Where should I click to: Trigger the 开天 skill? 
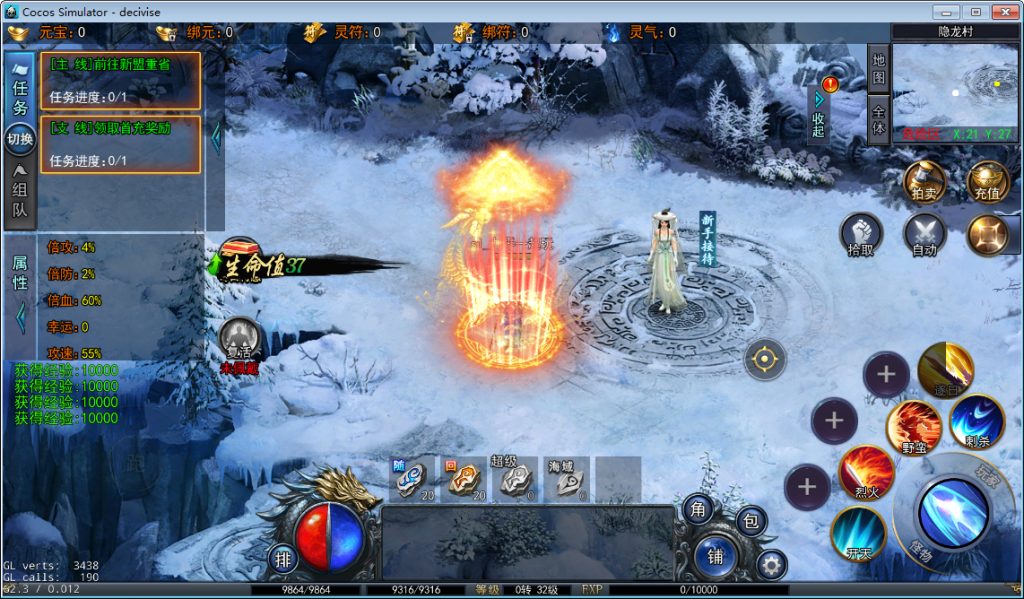(857, 532)
